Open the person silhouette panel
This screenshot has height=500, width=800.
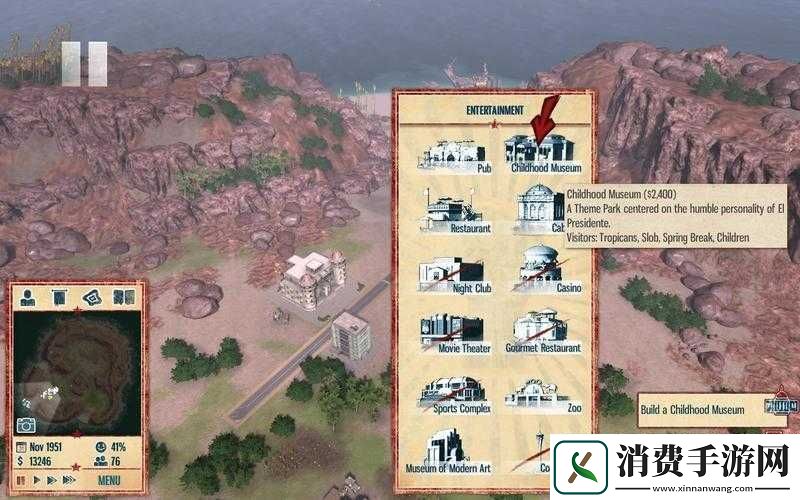coord(28,296)
